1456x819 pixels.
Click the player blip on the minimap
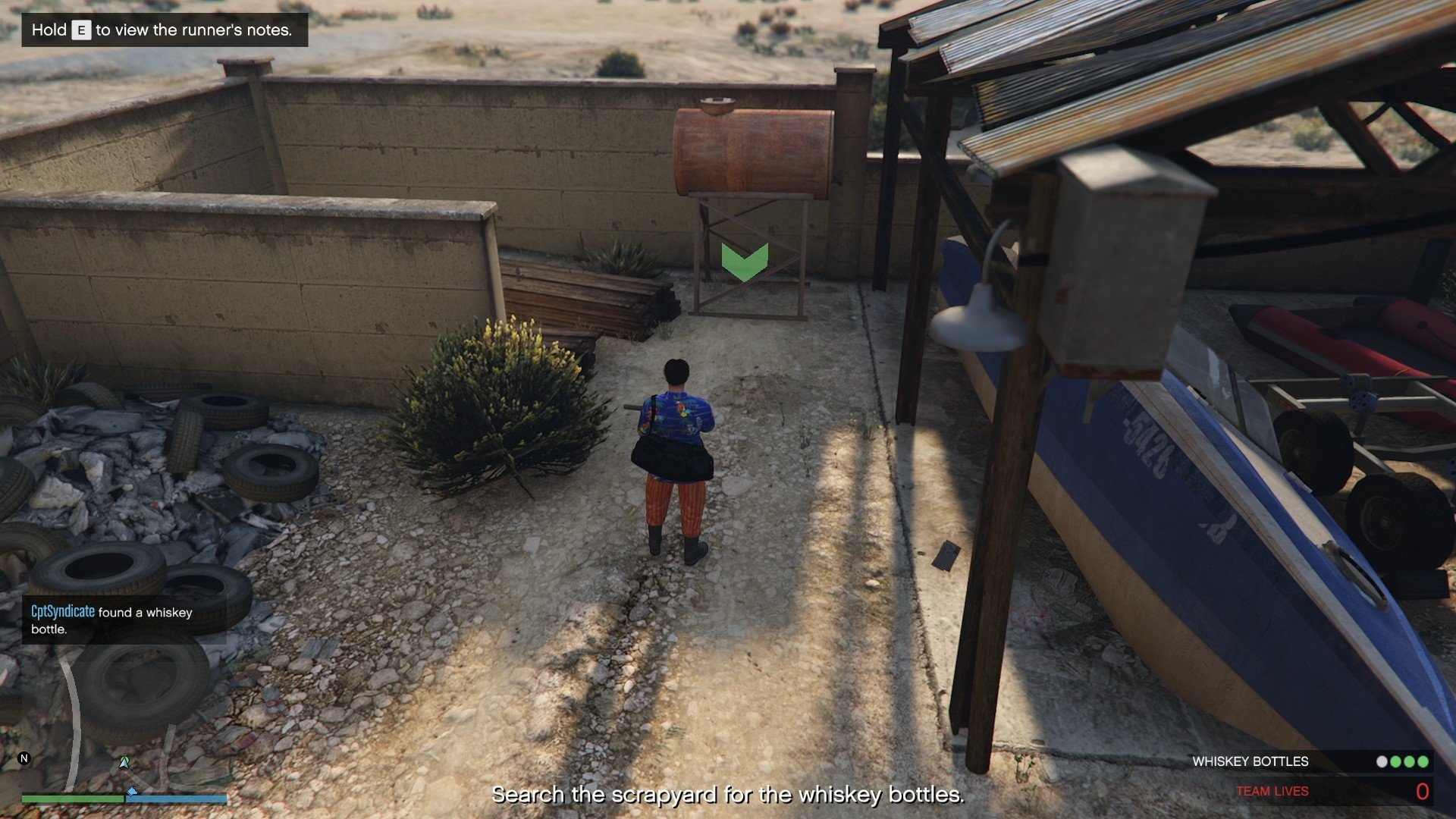point(124,761)
